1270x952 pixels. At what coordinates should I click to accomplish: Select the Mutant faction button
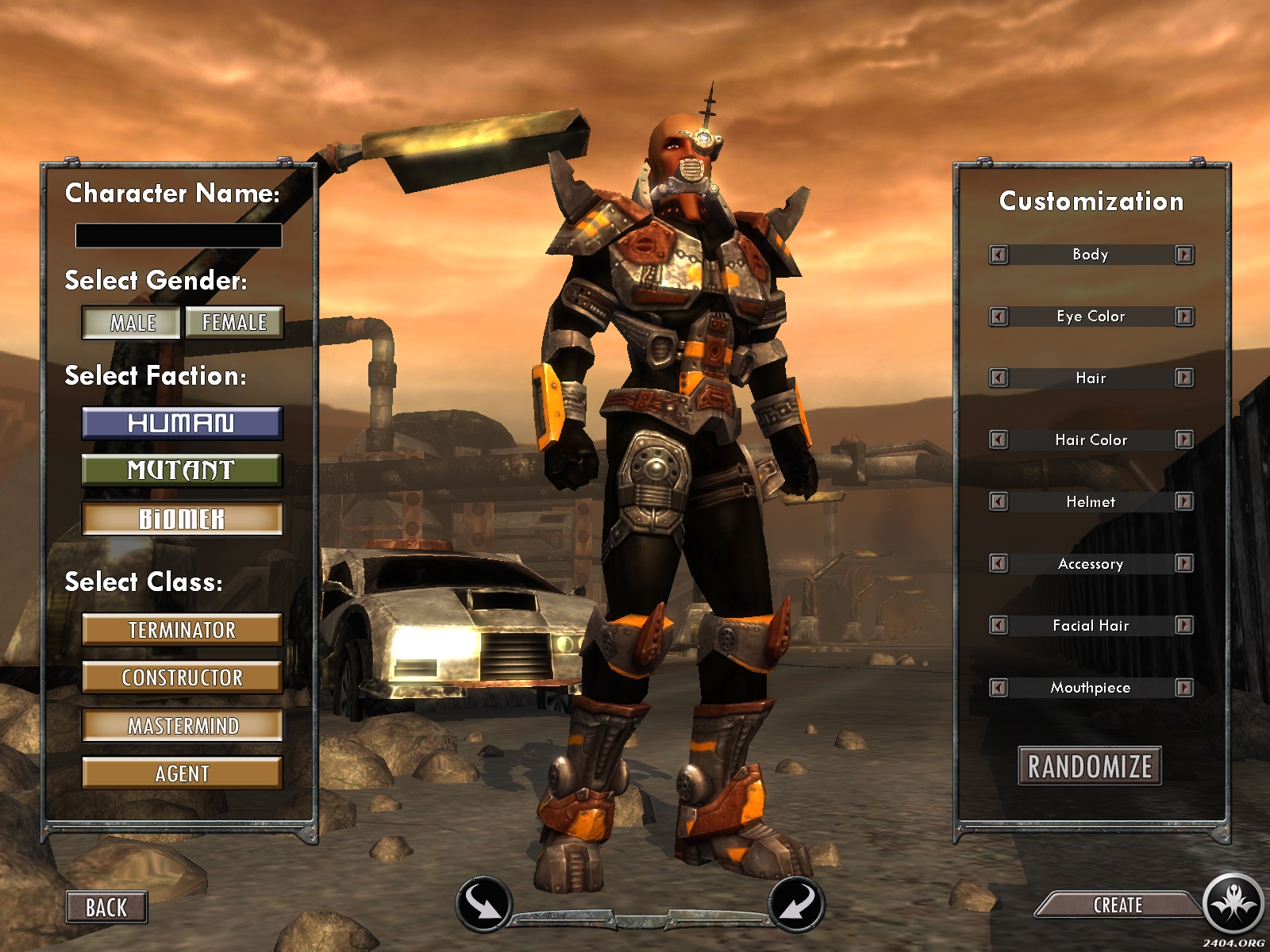click(x=182, y=470)
